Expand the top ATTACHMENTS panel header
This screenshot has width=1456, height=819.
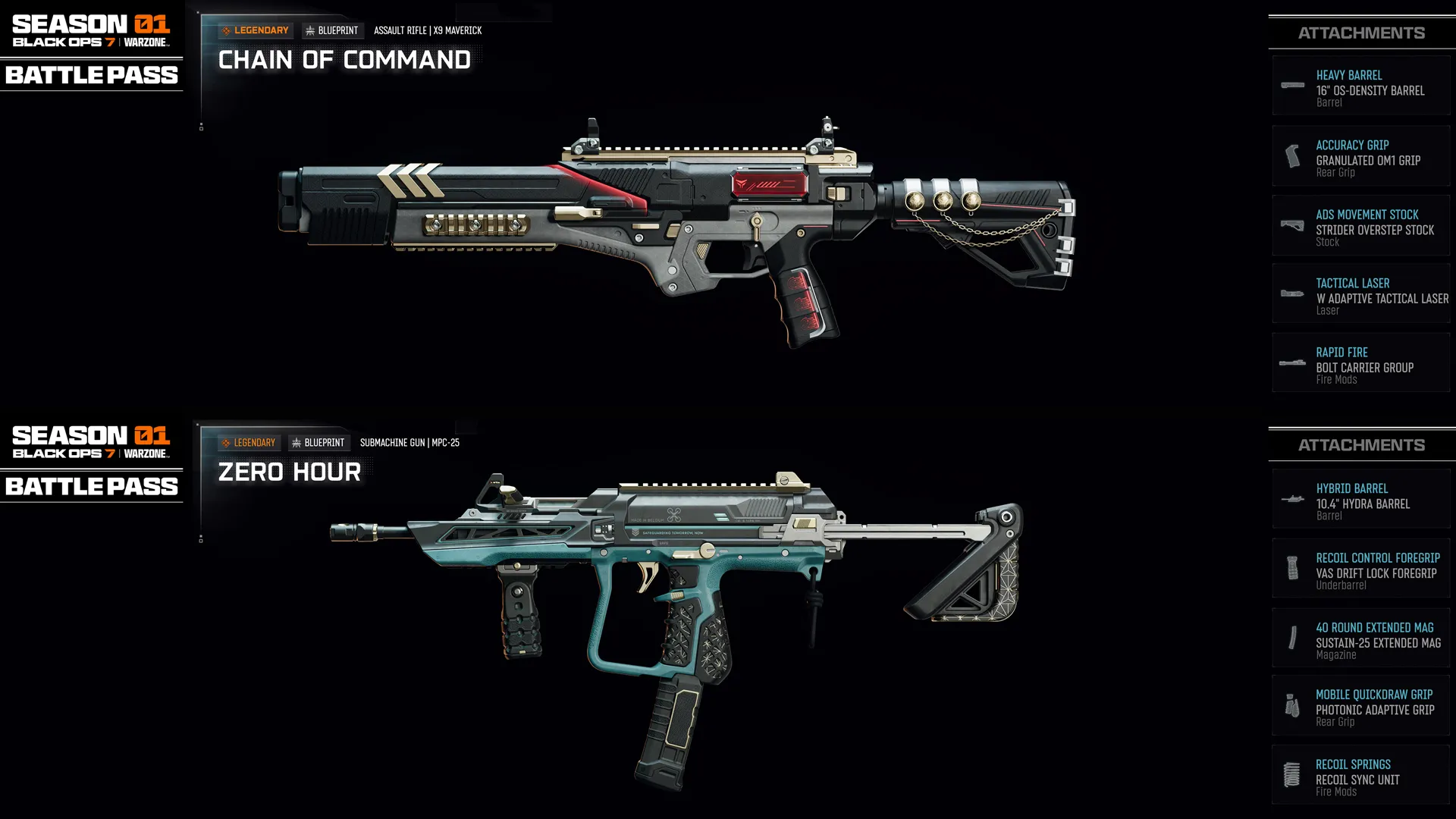coord(1361,33)
